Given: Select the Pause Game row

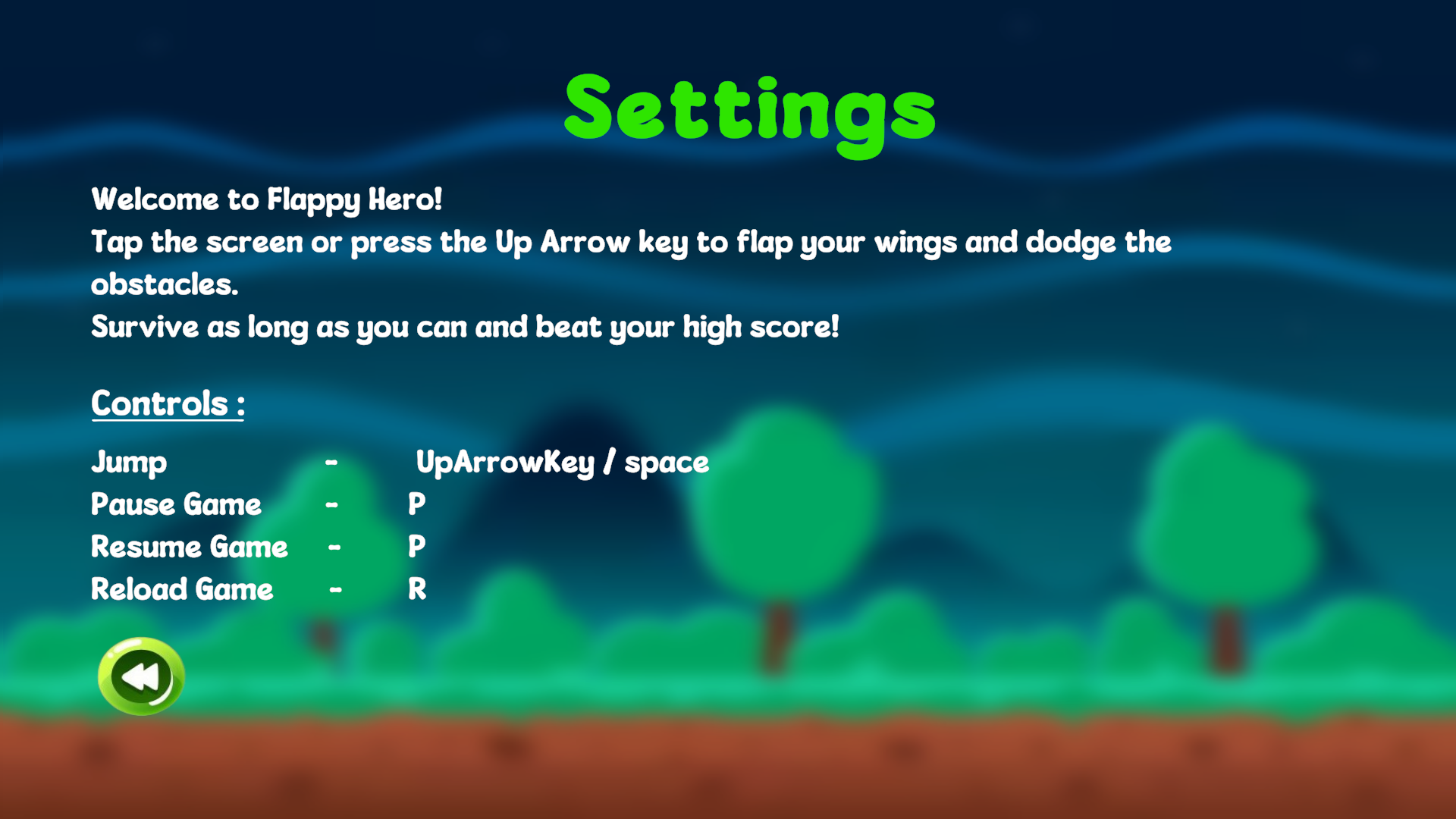Looking at the screenshot, I should tap(175, 504).
